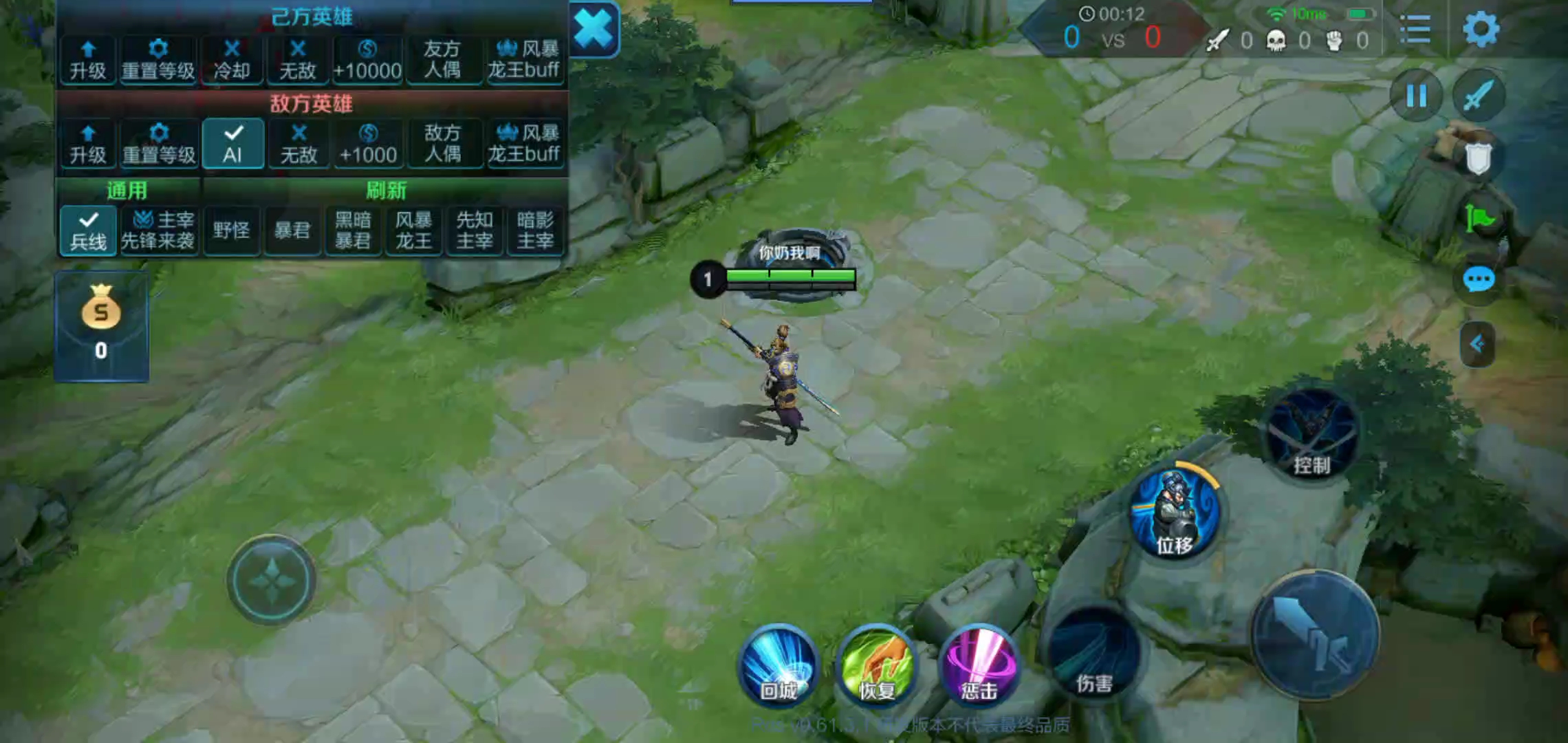Viewport: 1568px width, 743px height.
Task: Open the settings gear
Action: tap(1480, 30)
